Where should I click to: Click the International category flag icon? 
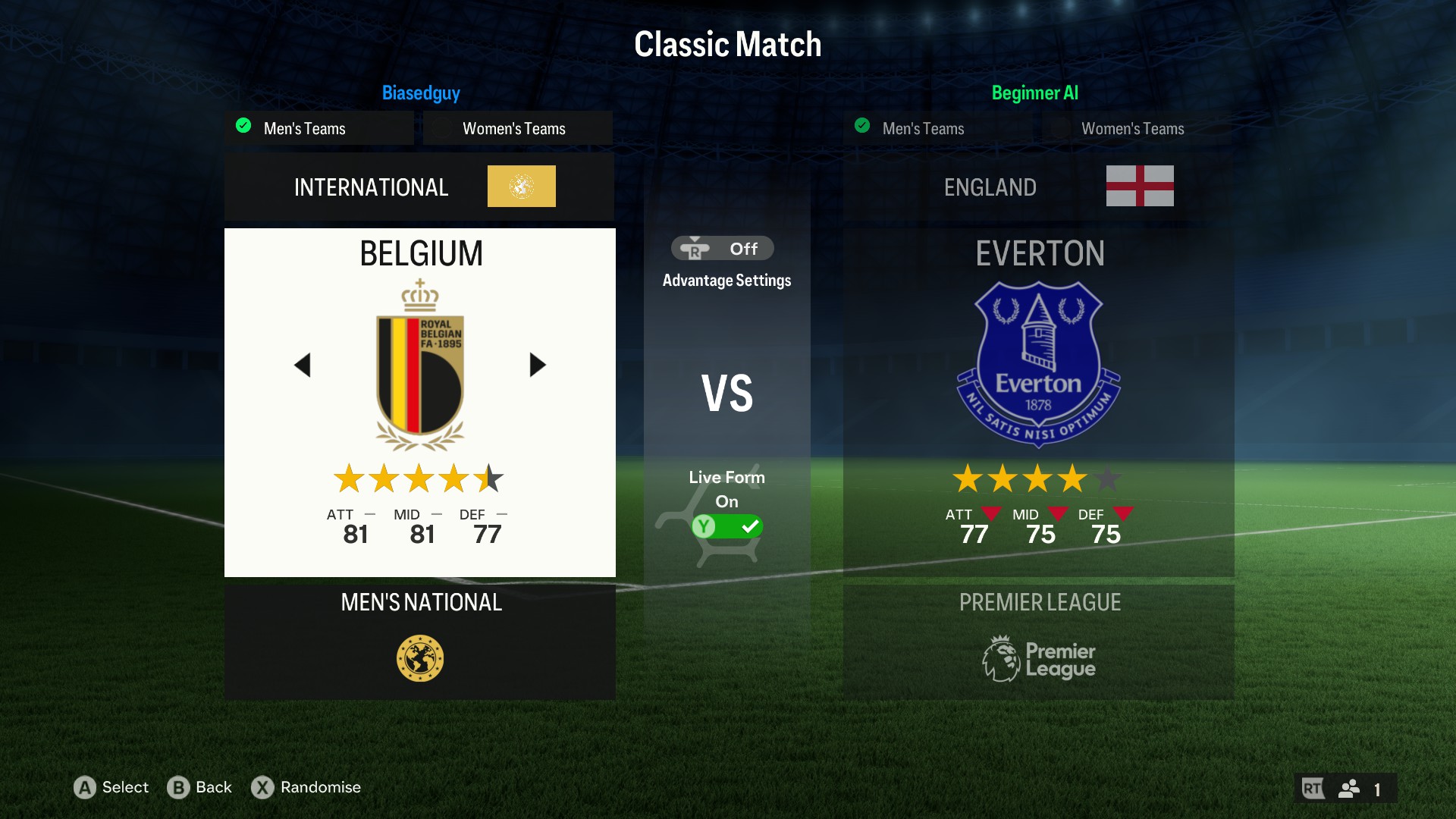coord(521,186)
